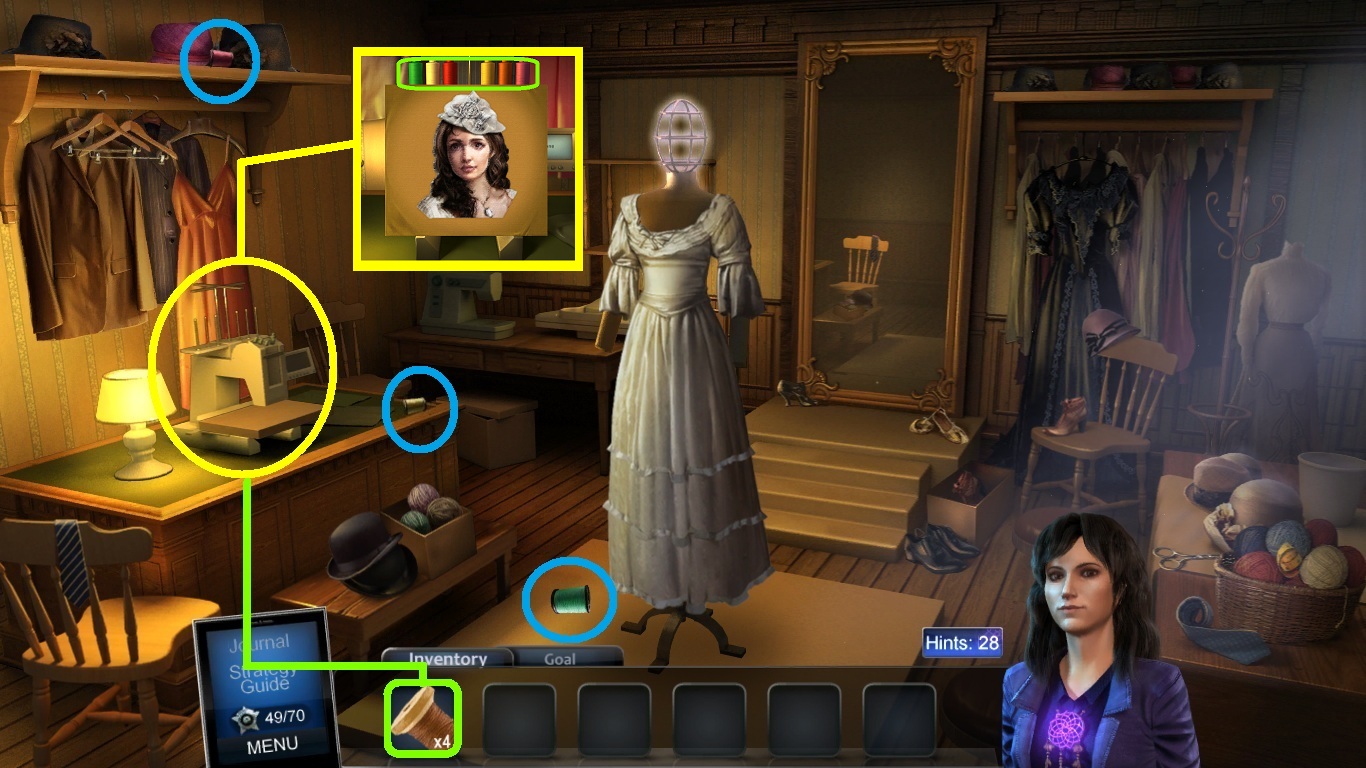Open the MENU
1366x768 pixels.
tap(271, 744)
